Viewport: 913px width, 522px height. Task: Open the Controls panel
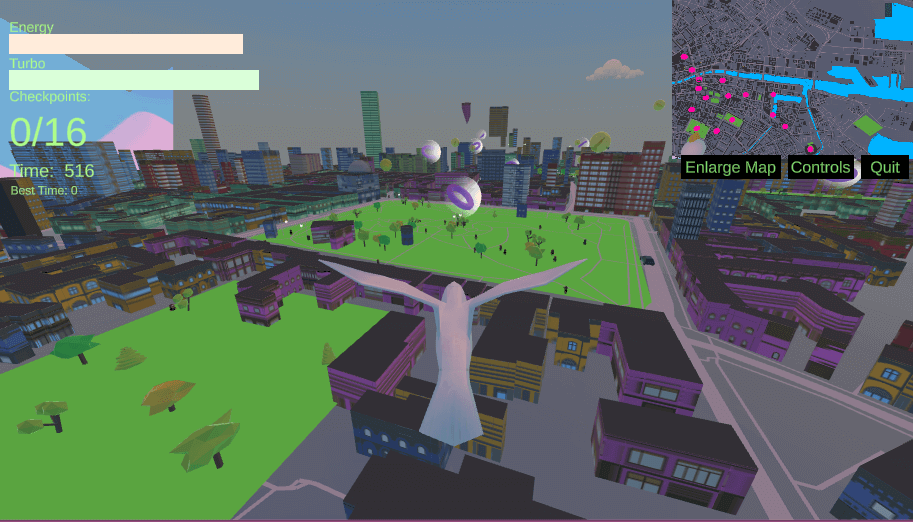(820, 167)
